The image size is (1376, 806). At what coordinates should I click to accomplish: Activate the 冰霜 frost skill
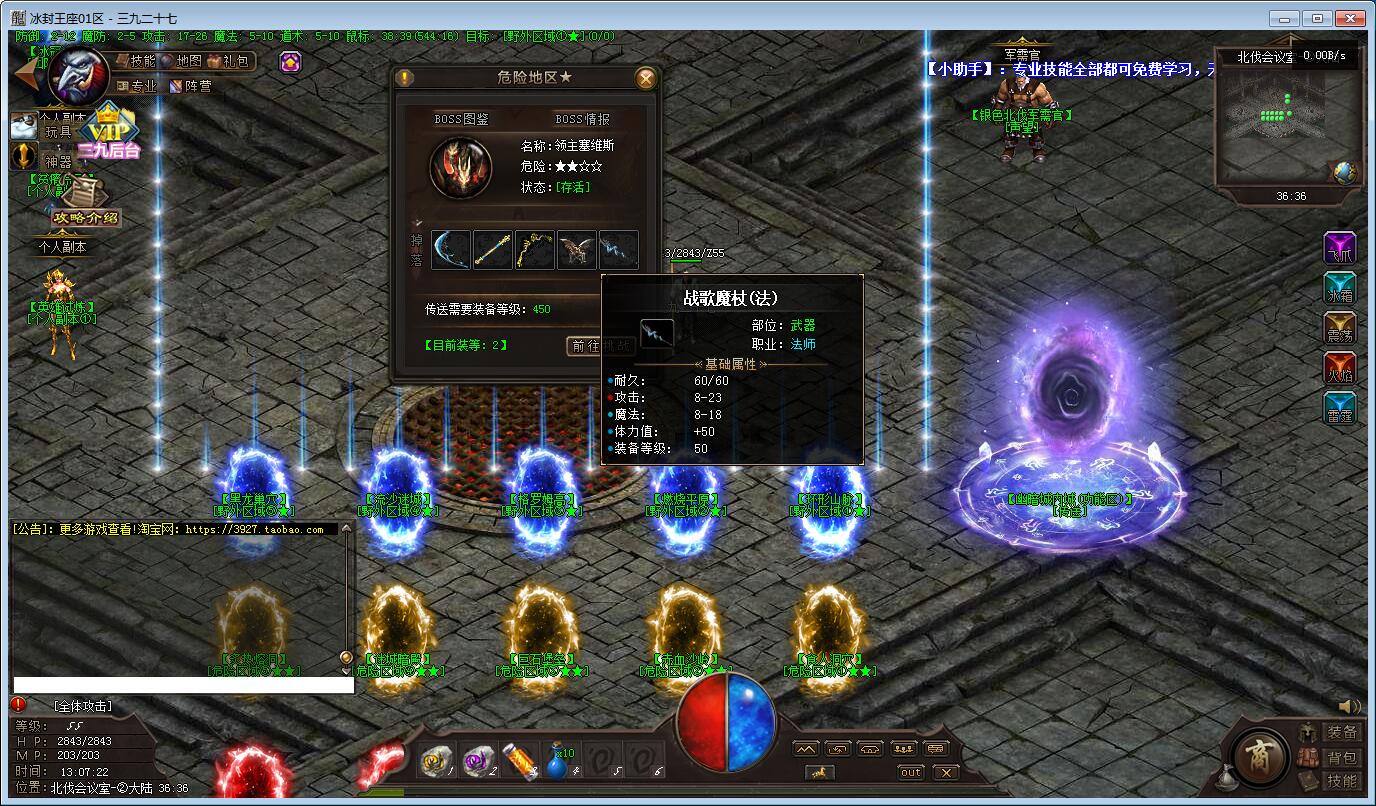[1340, 288]
